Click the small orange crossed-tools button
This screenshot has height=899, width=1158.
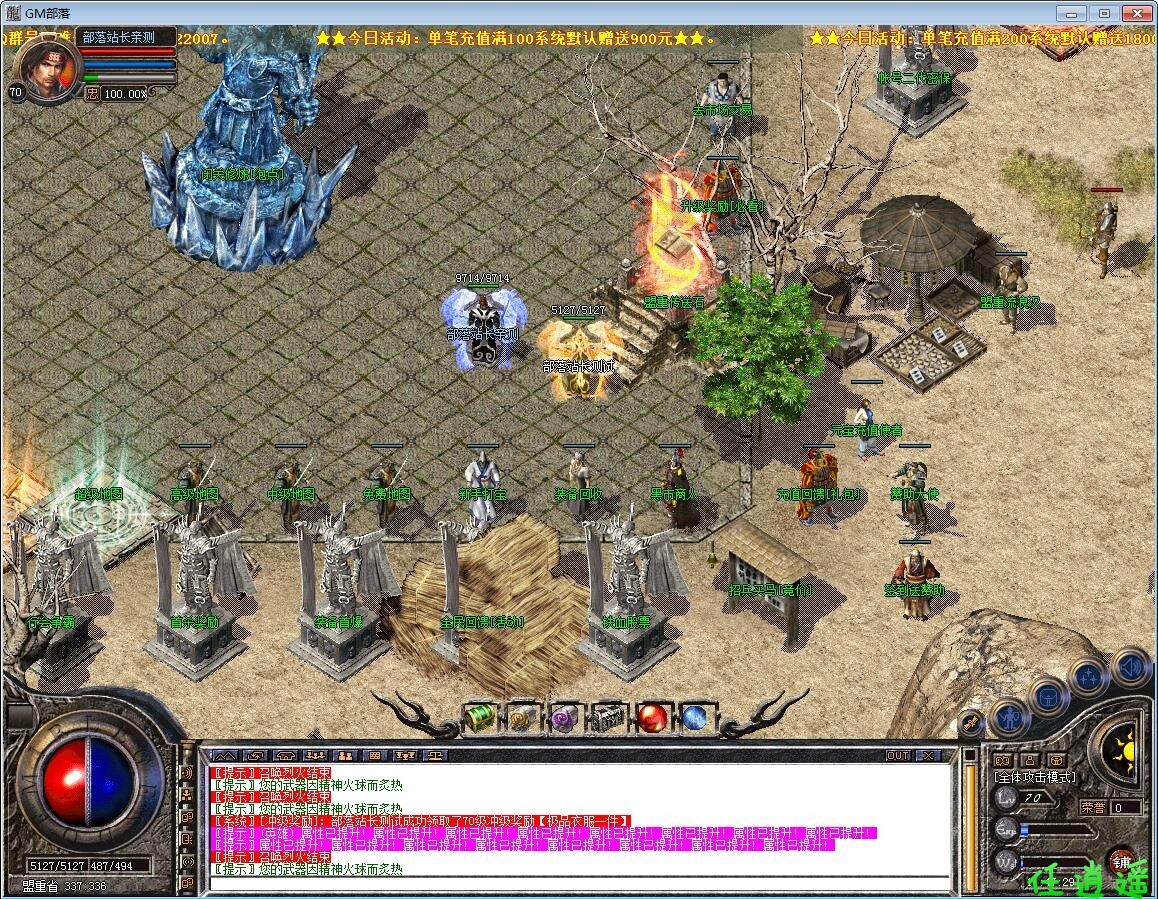[970, 722]
